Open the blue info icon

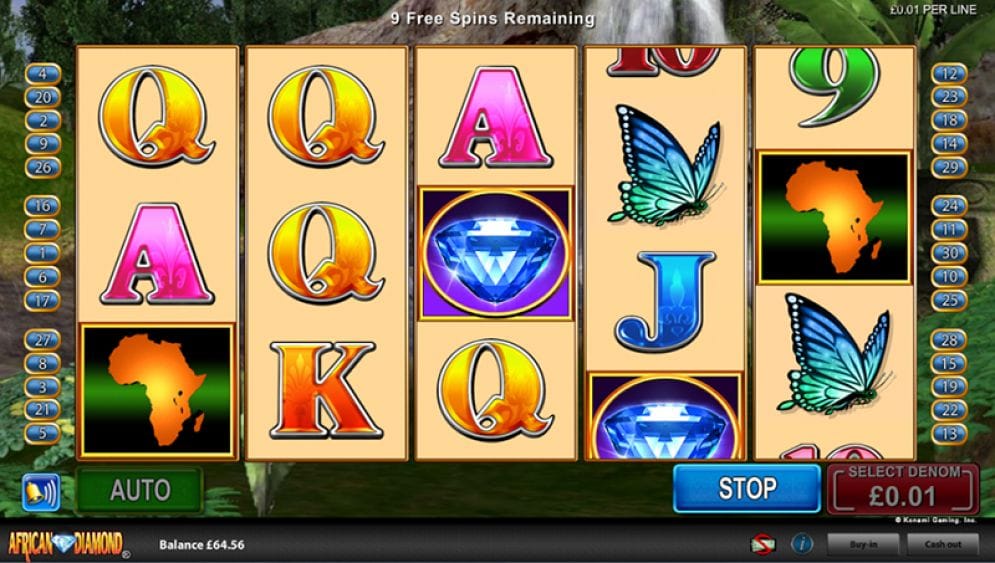(801, 544)
